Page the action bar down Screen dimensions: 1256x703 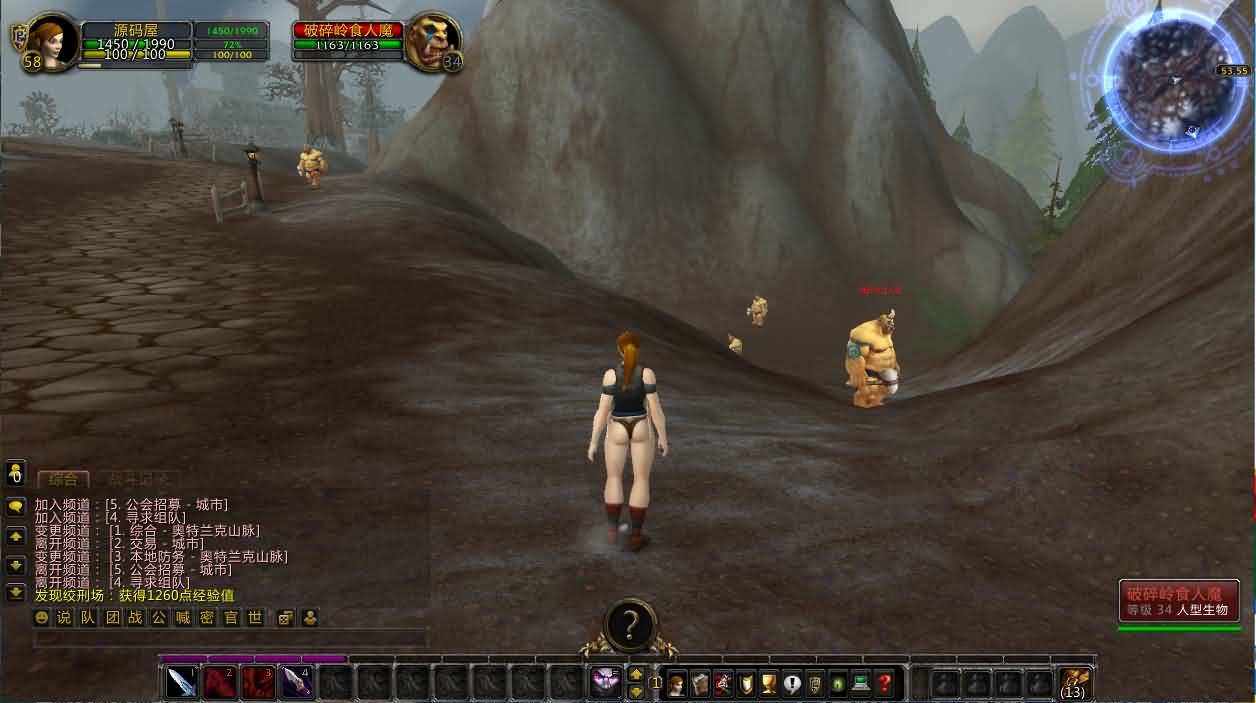coord(635,691)
